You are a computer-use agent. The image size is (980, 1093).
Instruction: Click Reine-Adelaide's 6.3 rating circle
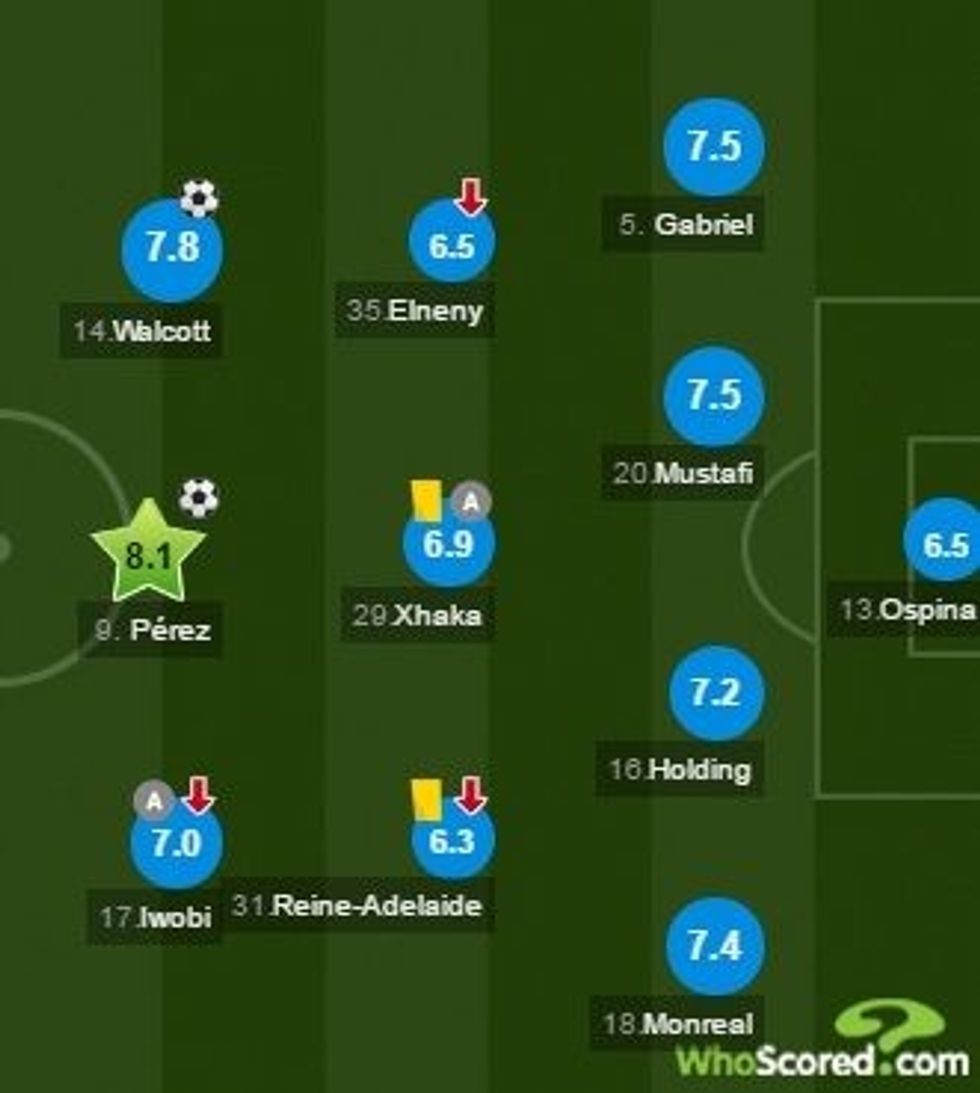coord(452,842)
